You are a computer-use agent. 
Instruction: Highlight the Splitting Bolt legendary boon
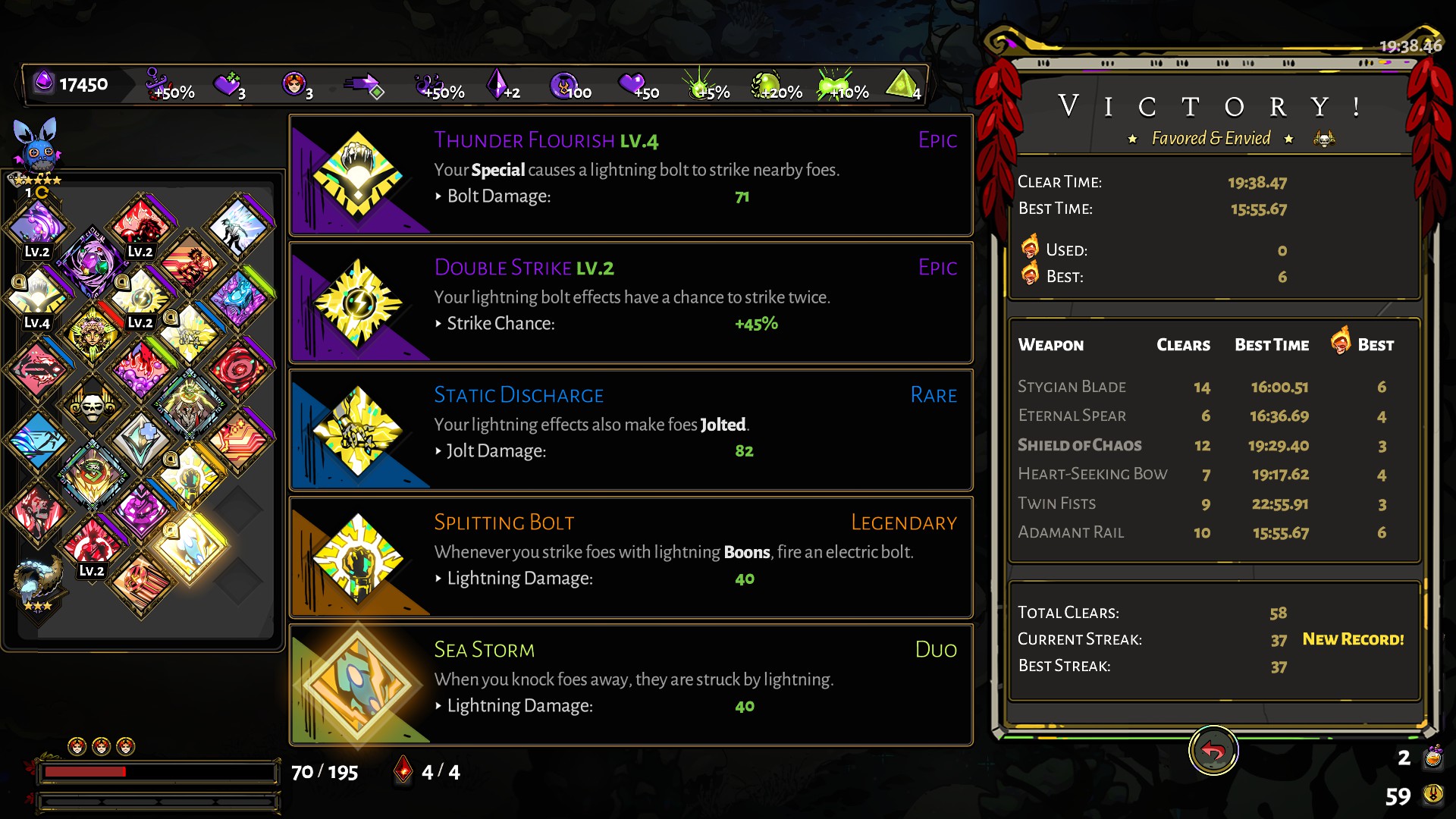click(631, 557)
